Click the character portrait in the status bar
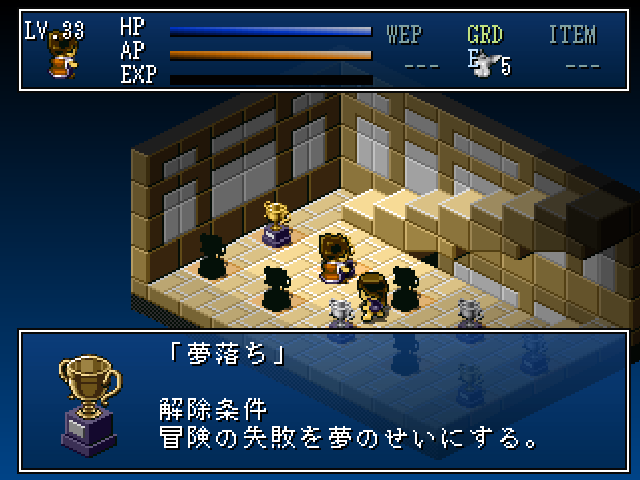 [60, 59]
